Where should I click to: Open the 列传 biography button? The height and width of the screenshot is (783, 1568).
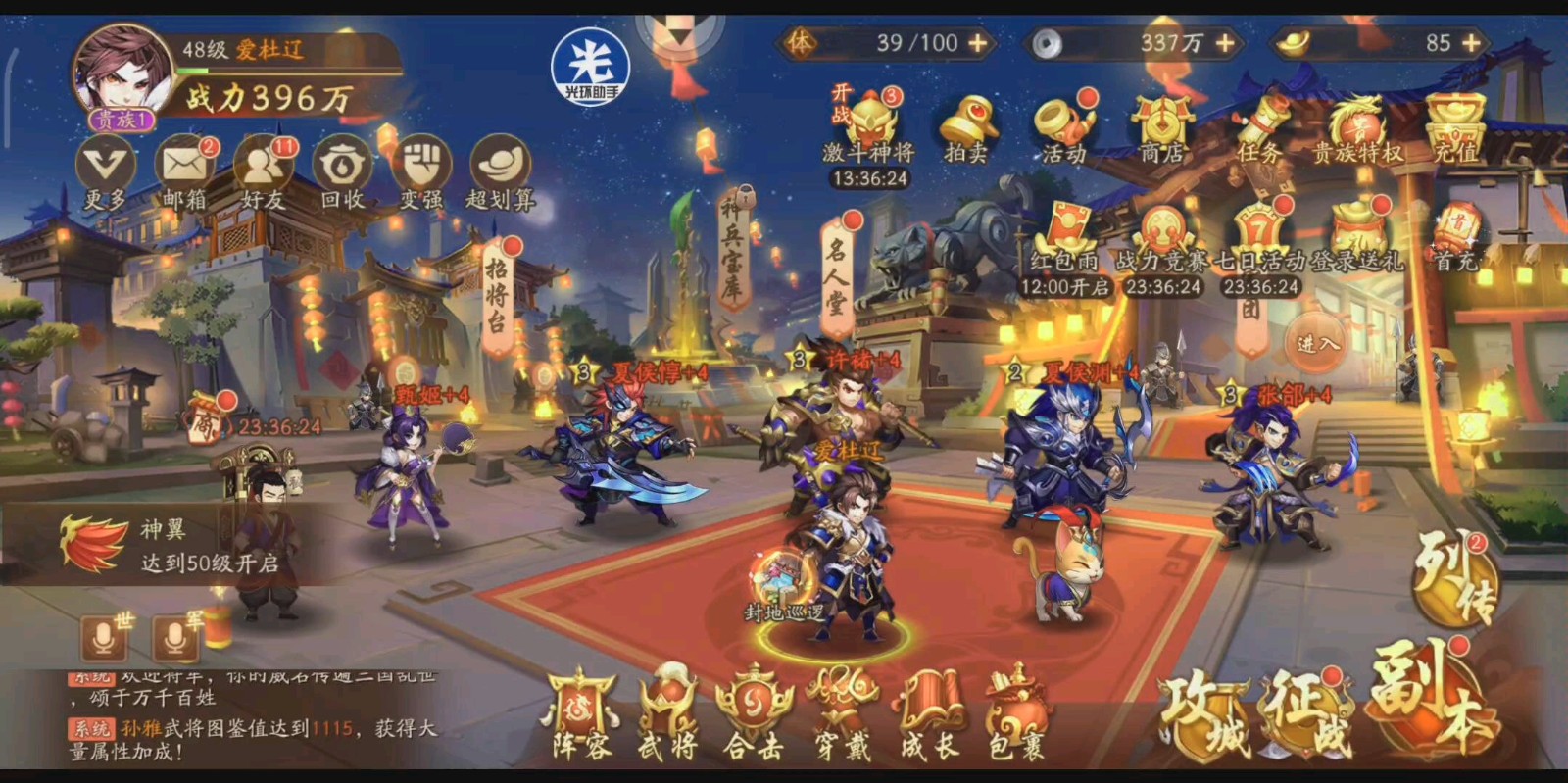1455,578
